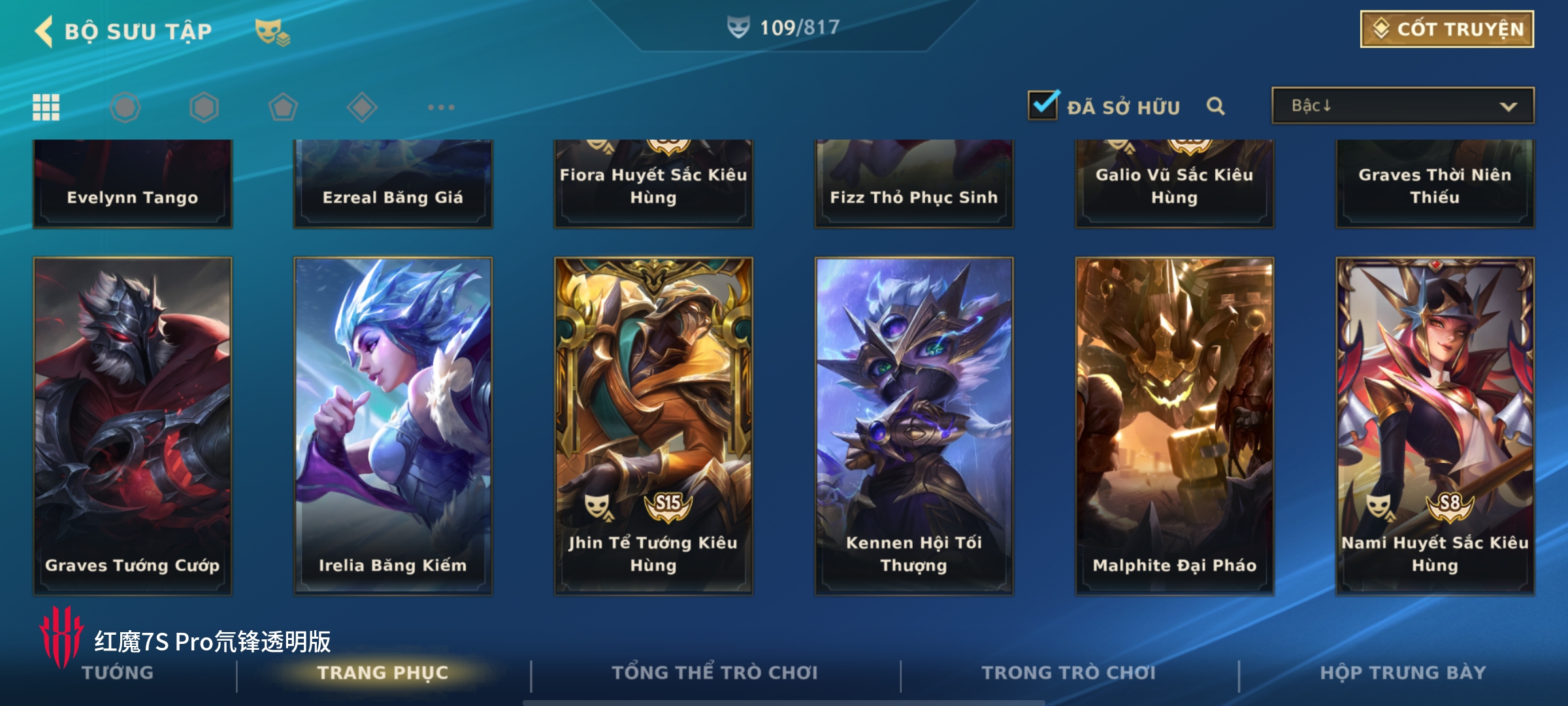
Task: Select the Graves Tướng Cướp skin card
Action: (133, 425)
